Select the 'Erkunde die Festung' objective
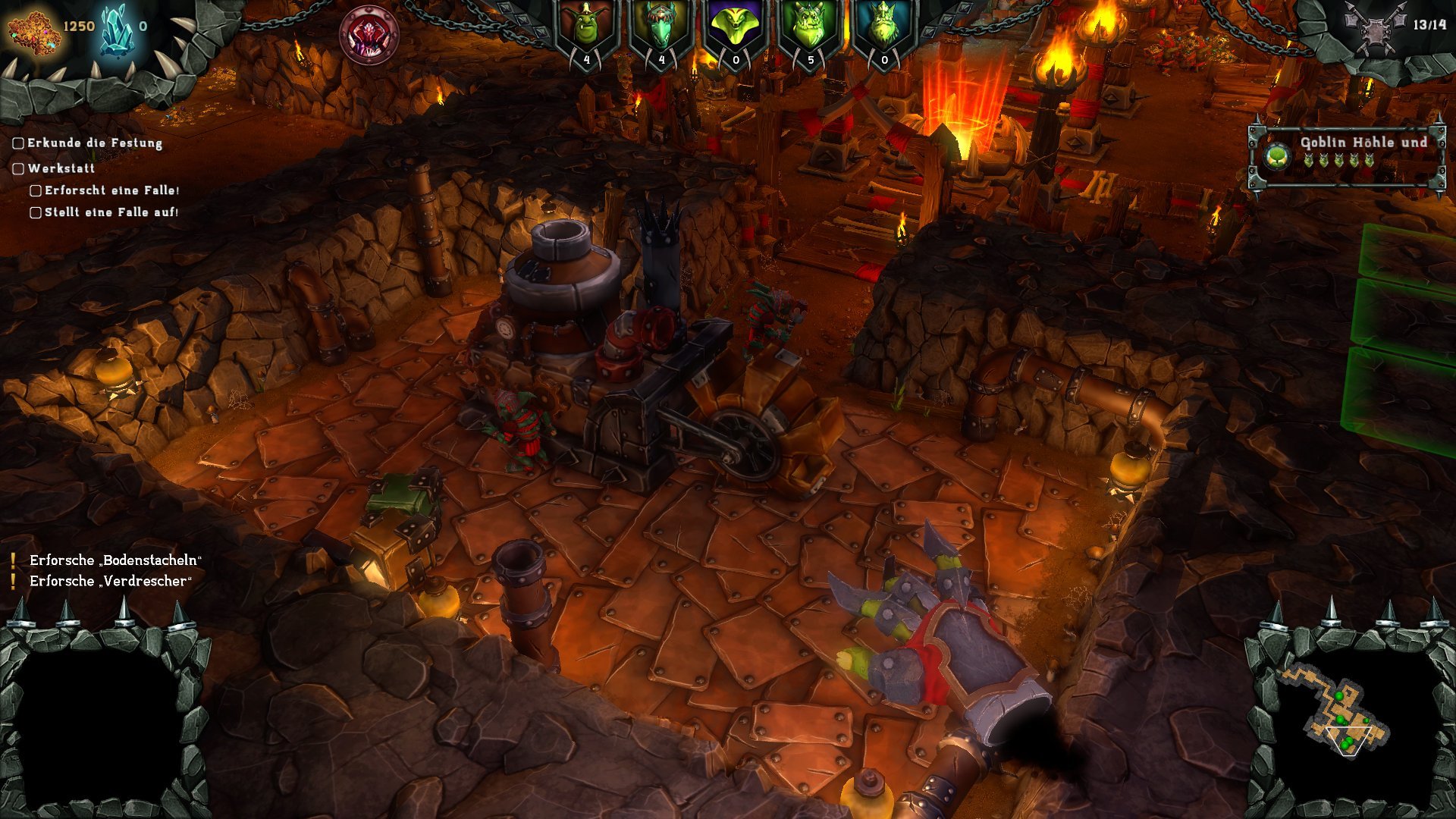The image size is (1456, 819). point(94,143)
